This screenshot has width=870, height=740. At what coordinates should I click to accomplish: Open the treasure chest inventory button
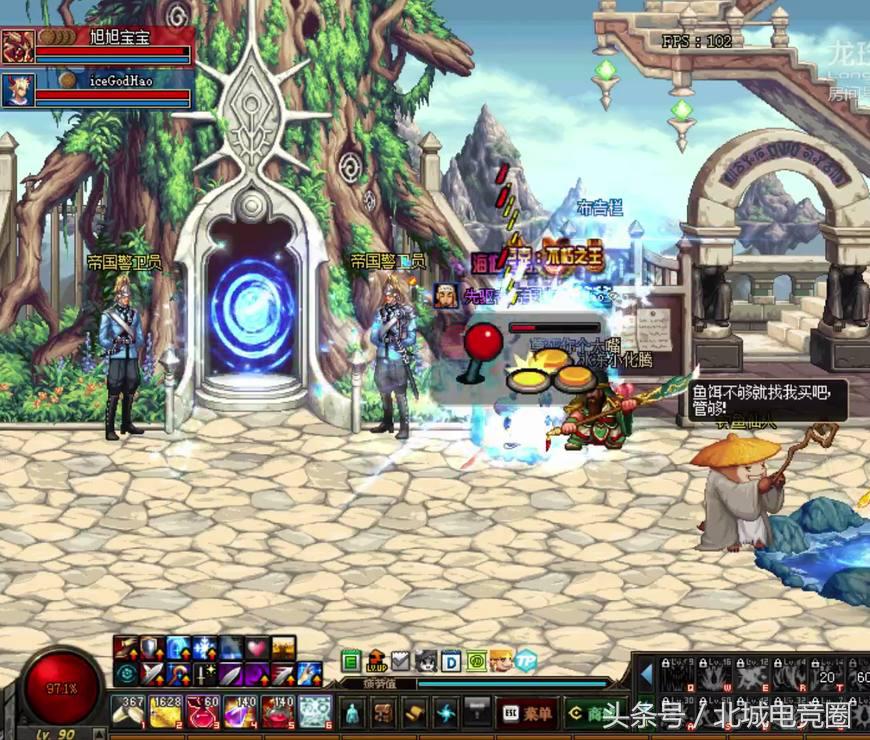383,712
